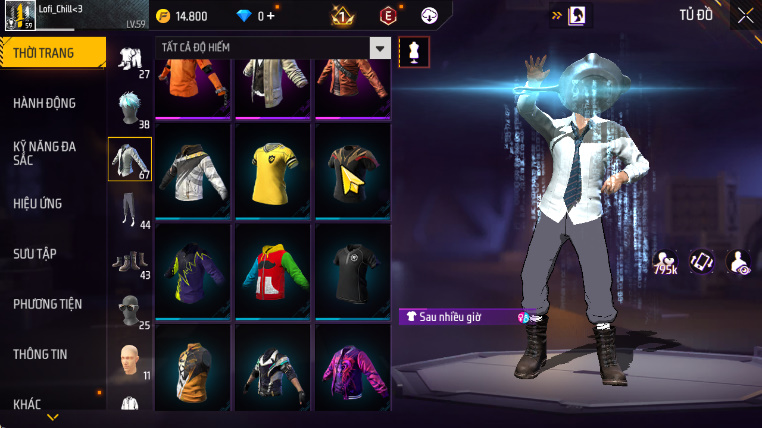Open the Hành Động menu section
The height and width of the screenshot is (428, 762).
(45, 103)
